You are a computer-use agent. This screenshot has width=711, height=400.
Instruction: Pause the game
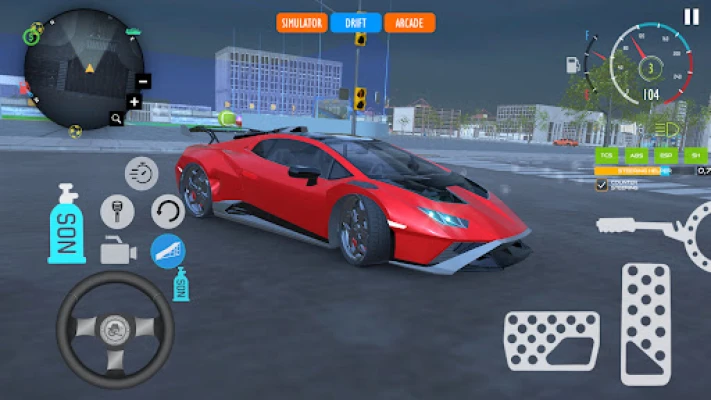691,16
